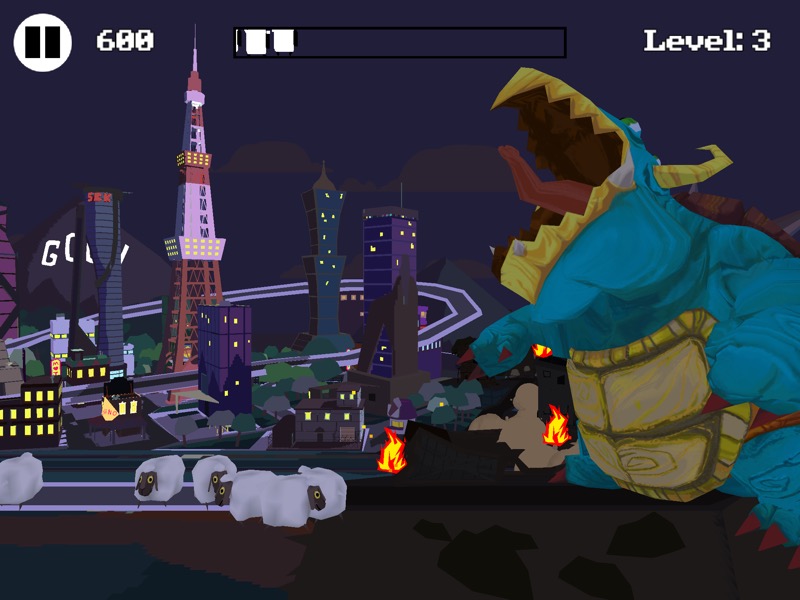The height and width of the screenshot is (600, 800).
Task: Pause the game with the pause button
Action: click(42, 42)
